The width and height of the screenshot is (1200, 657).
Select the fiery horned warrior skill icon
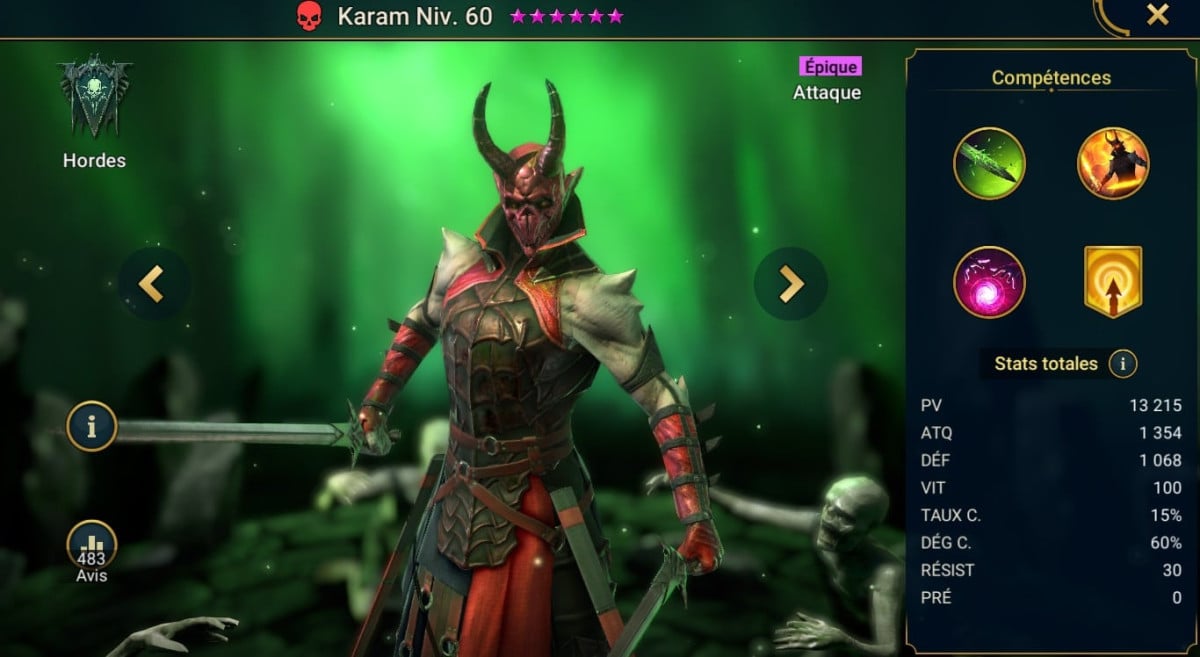pyautogui.click(x=1112, y=163)
